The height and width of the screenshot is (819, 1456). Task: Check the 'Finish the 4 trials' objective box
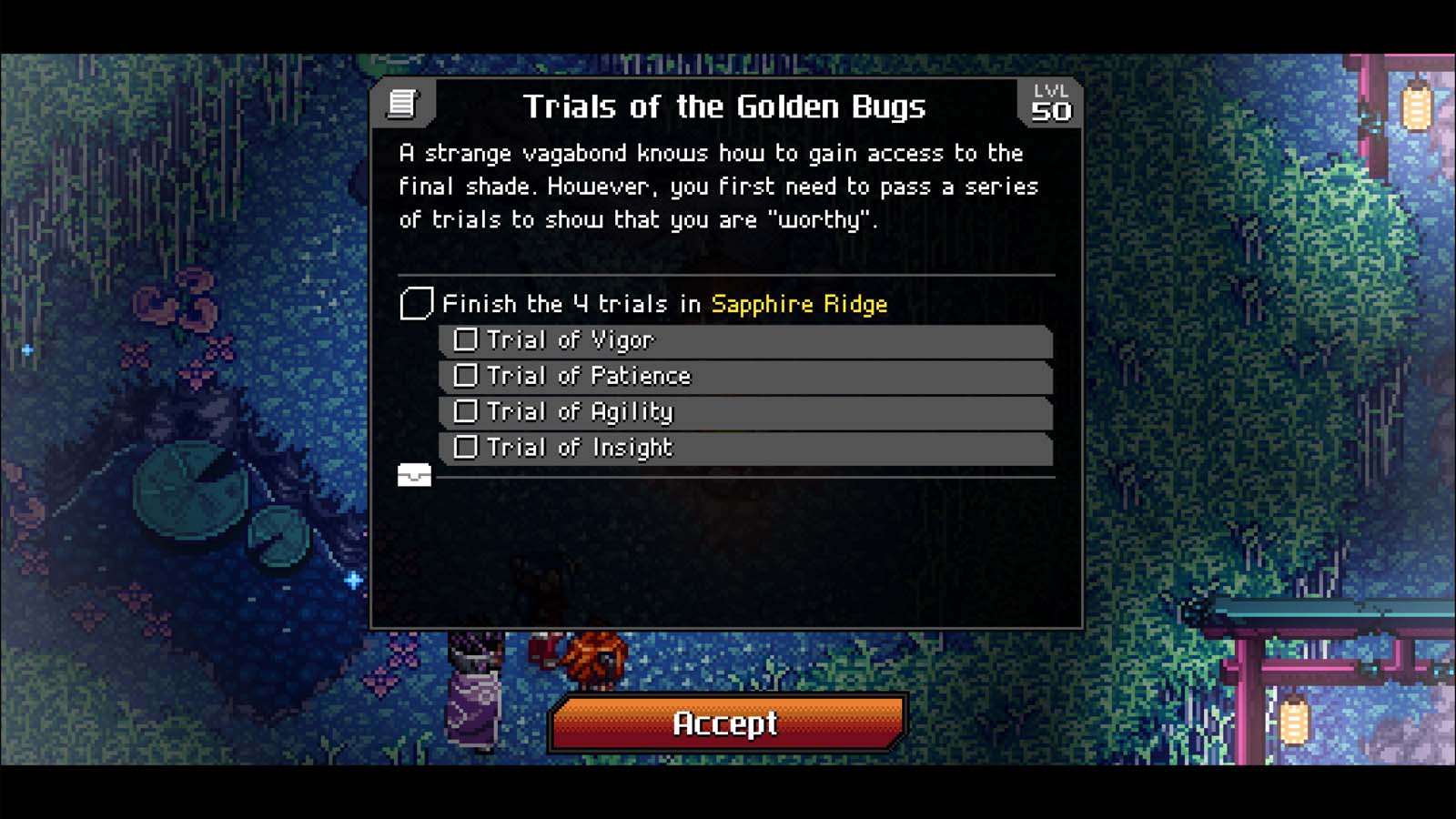coord(415,303)
